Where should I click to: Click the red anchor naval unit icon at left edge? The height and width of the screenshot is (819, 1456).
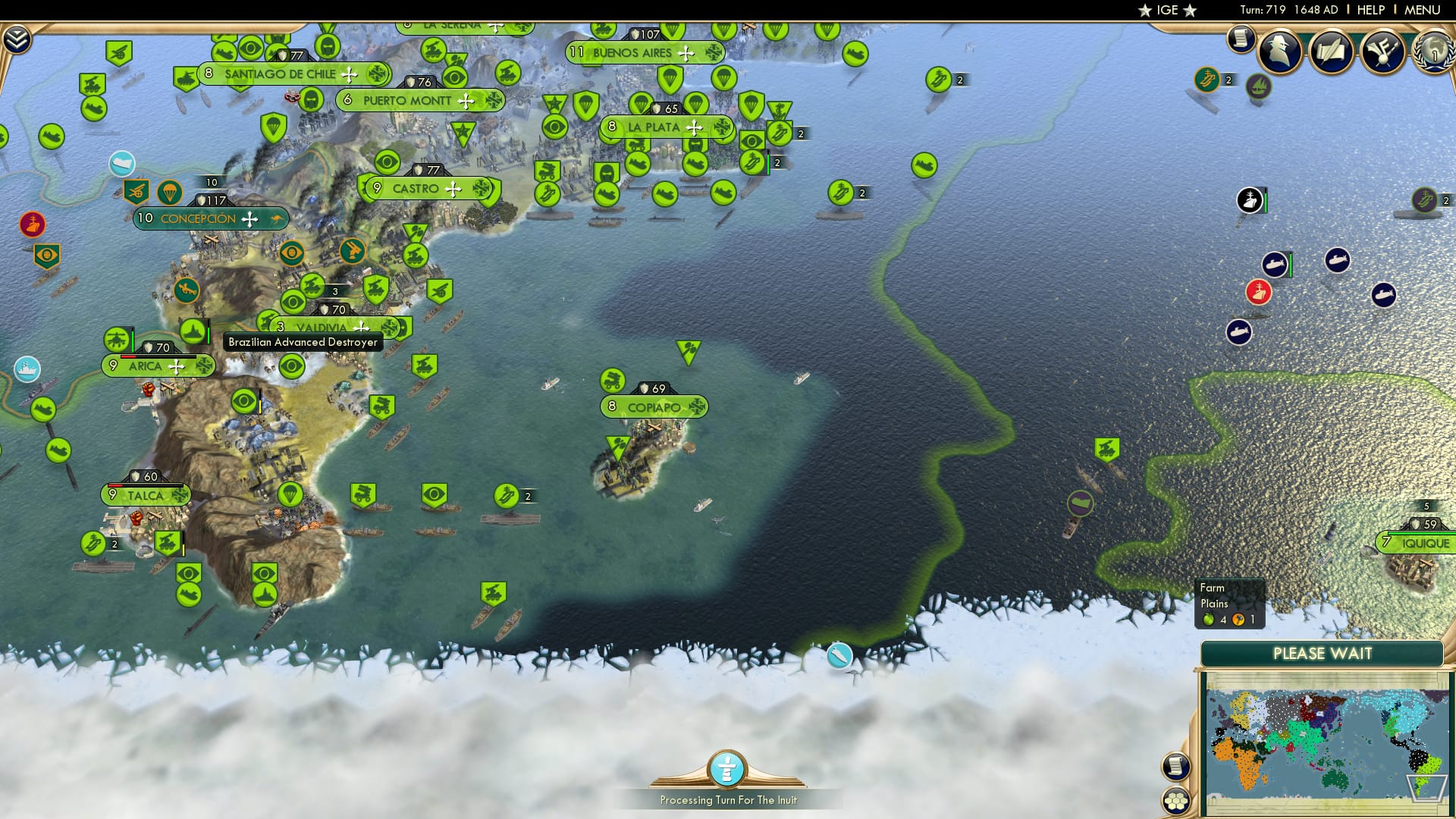point(32,224)
